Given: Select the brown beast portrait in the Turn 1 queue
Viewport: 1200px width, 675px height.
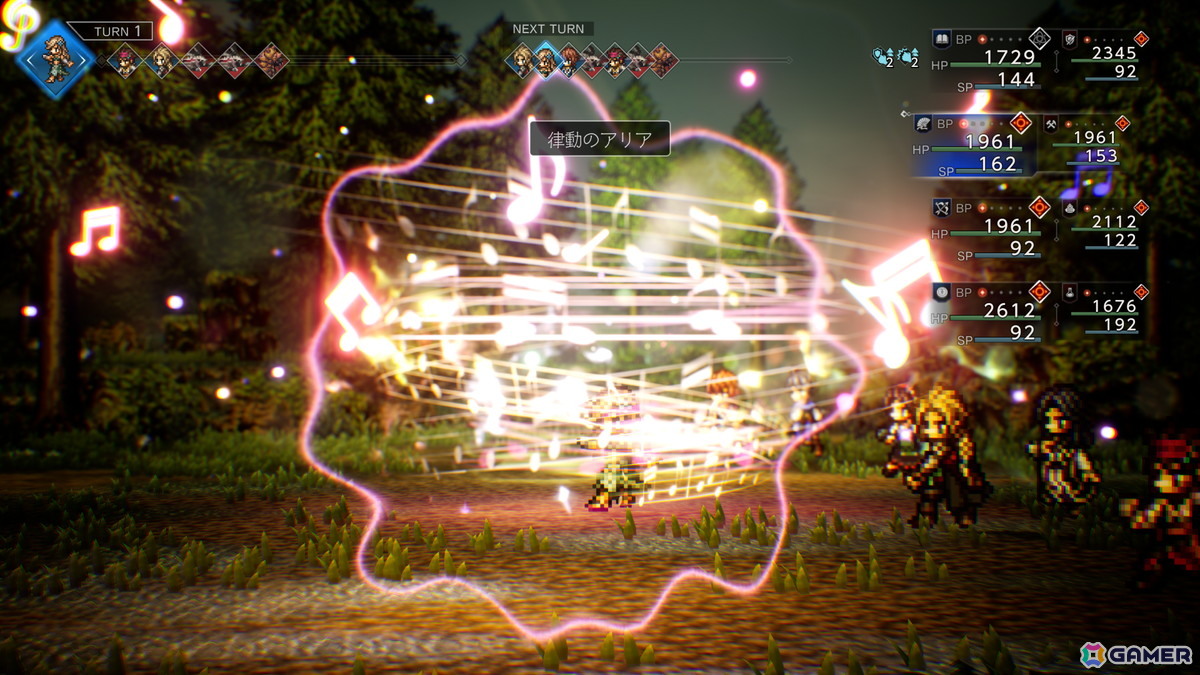Looking at the screenshot, I should (270, 62).
